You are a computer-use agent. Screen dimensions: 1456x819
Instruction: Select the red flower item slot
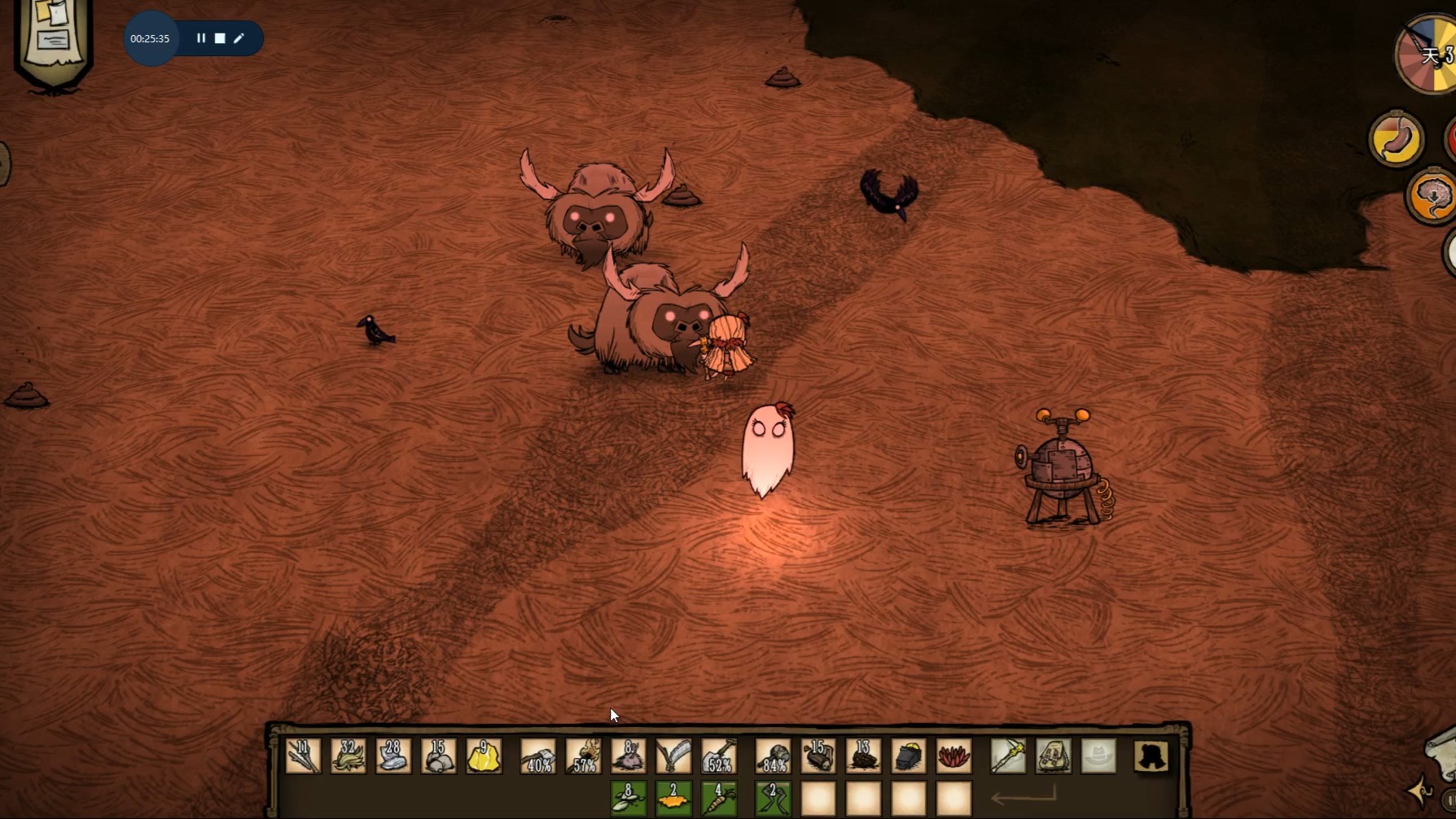954,756
